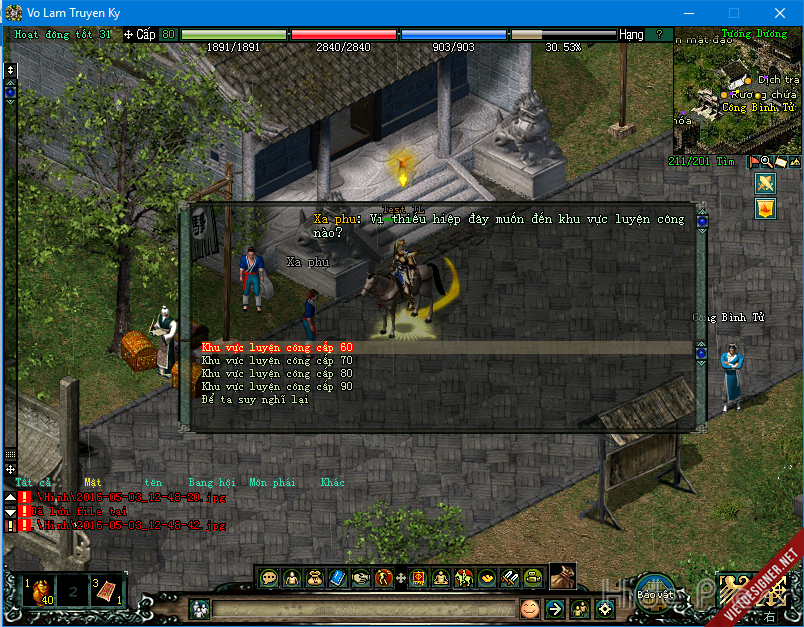The width and height of the screenshot is (804, 627).
Task: Choose "Khu vực luyện công cấp 60"
Action: tap(277, 347)
